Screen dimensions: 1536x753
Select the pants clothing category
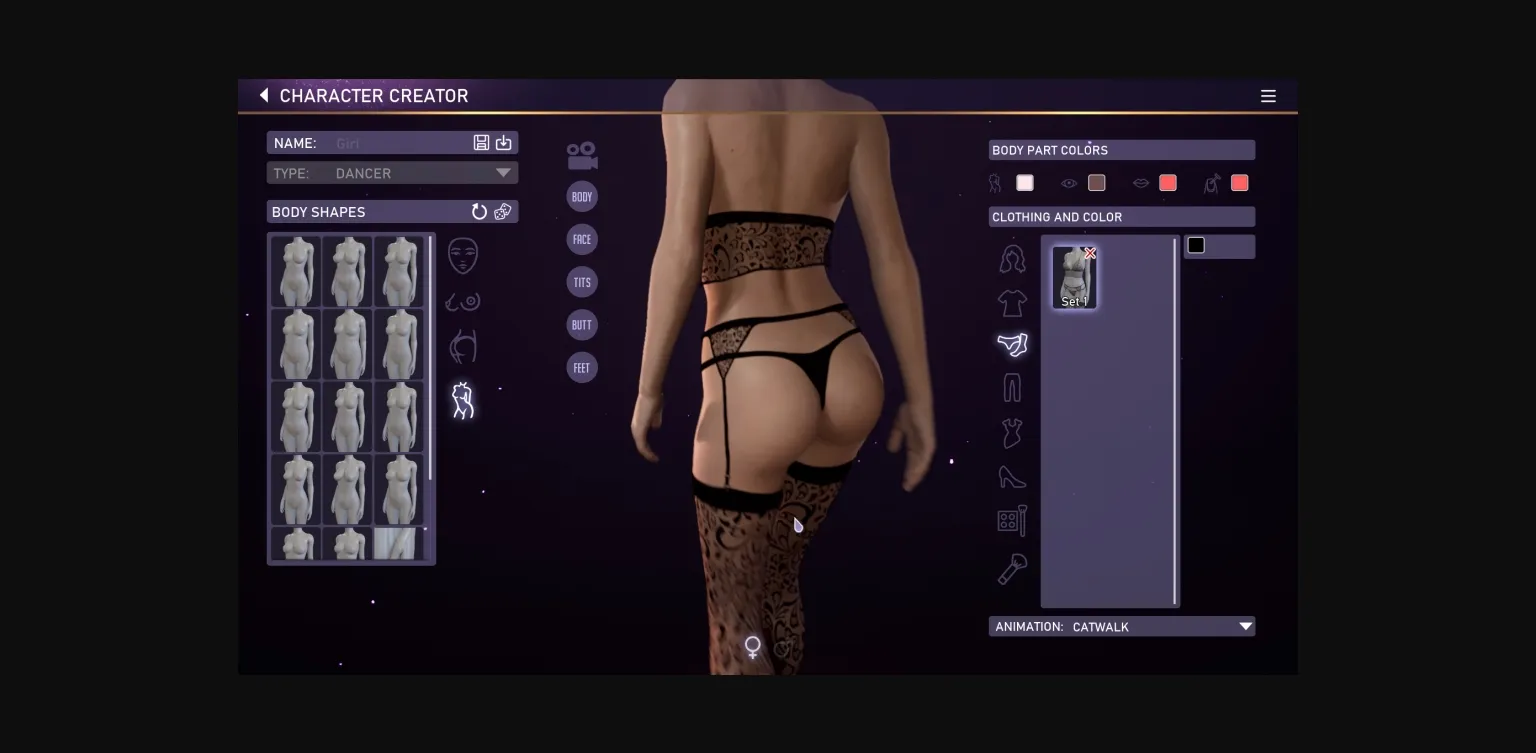tap(1012, 387)
